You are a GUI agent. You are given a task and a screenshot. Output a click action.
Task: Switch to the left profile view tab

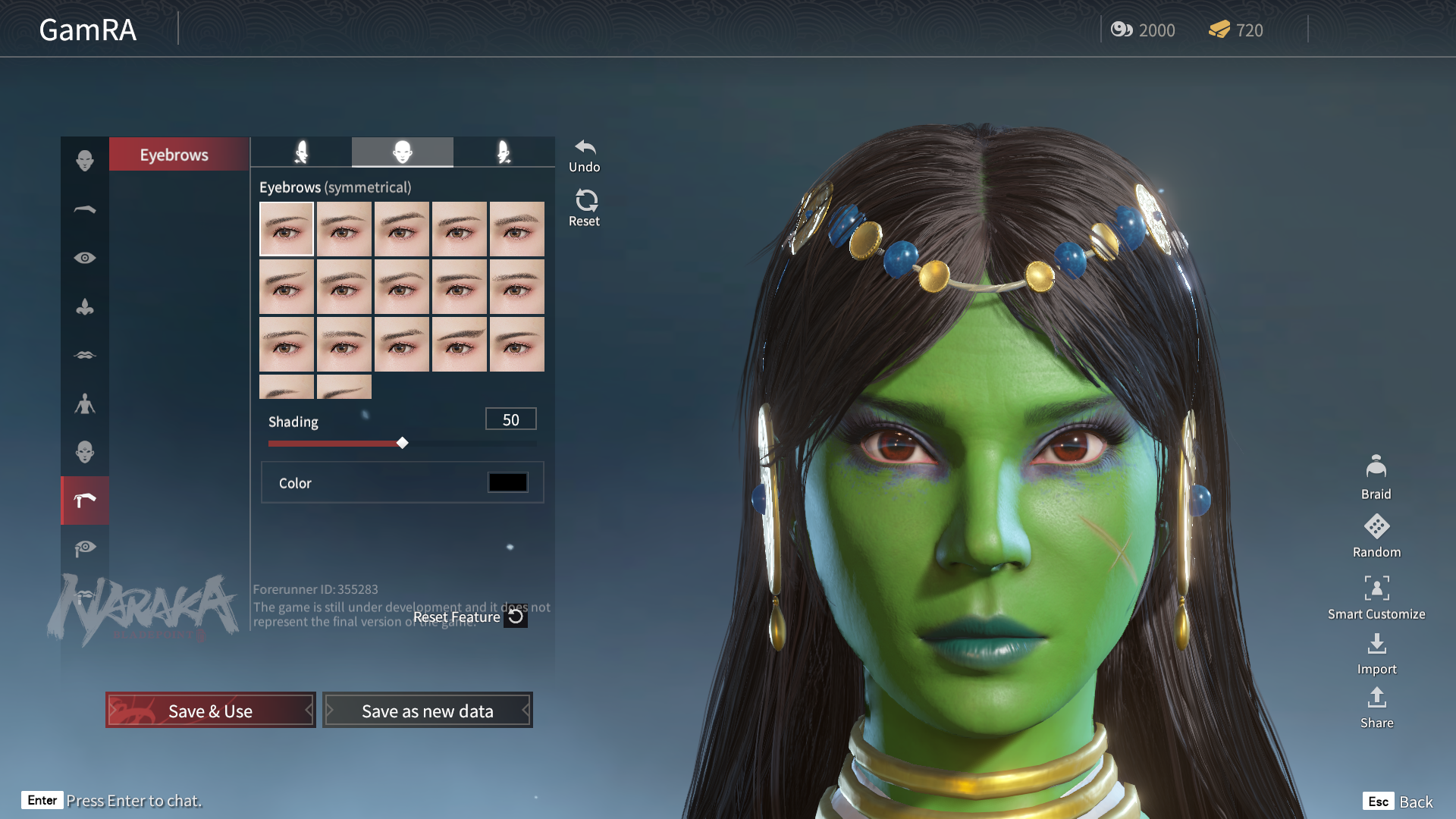[301, 152]
